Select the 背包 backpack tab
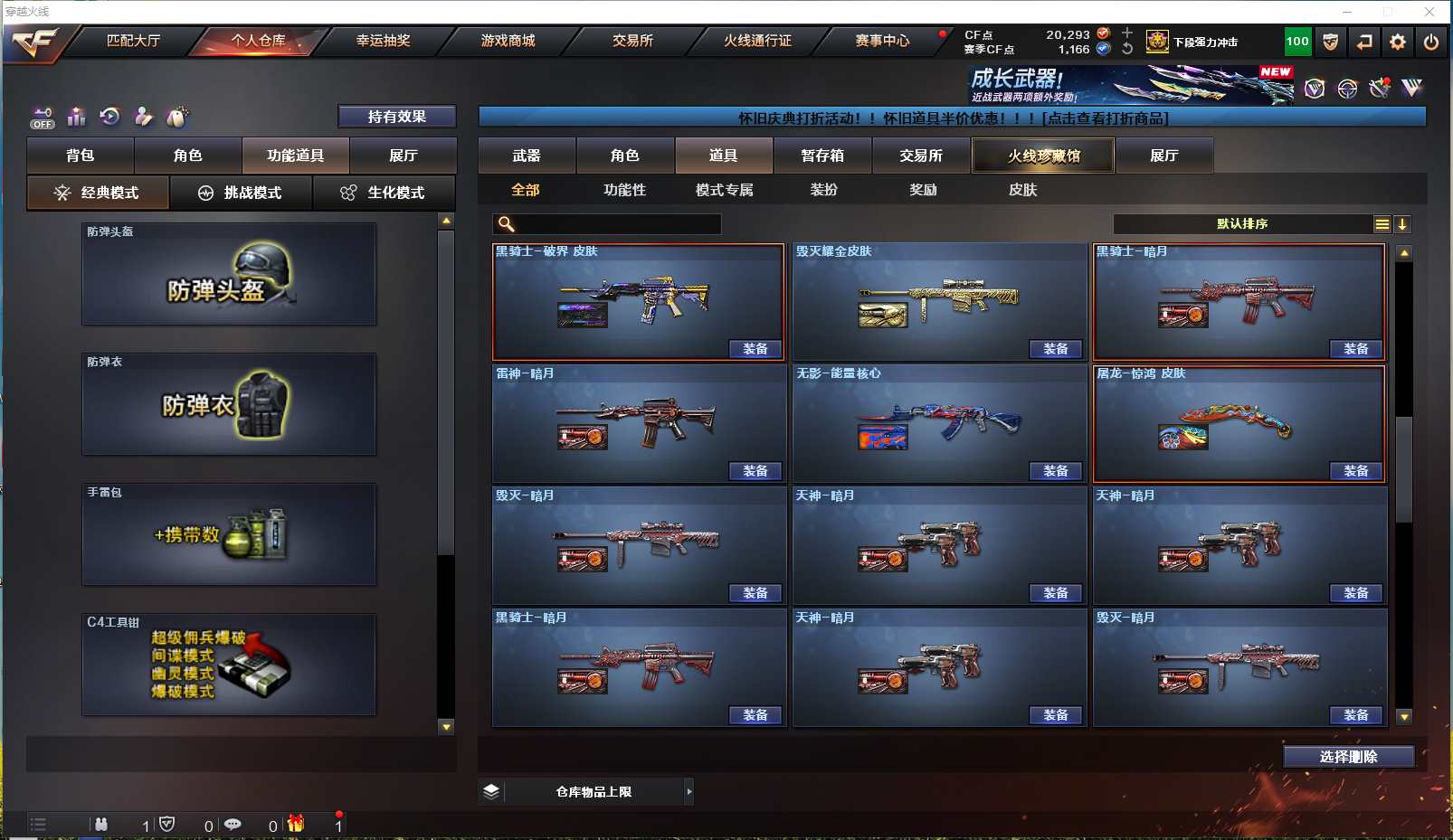 coord(81,156)
